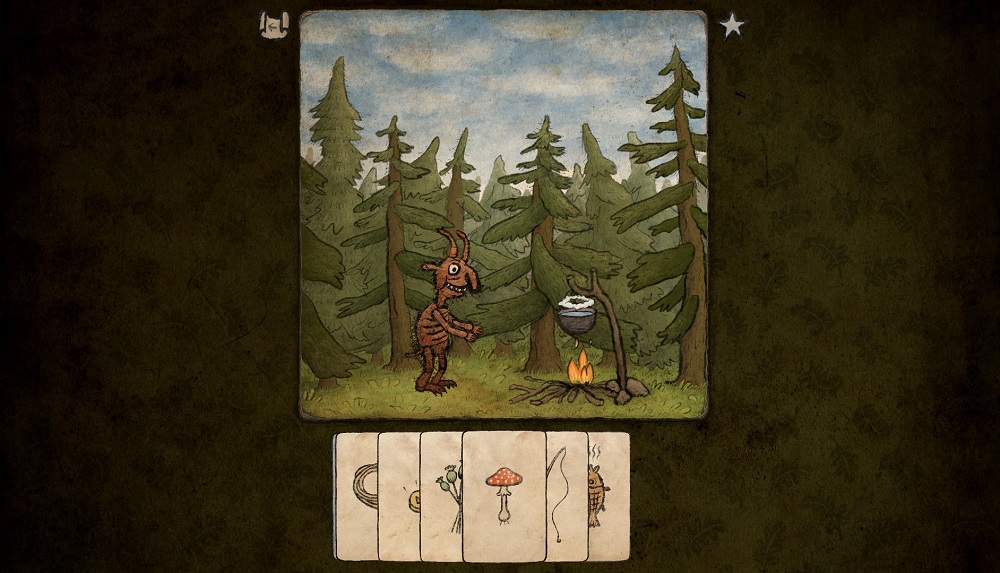The image size is (1000, 573).
Task: Choose the fishing rod card
Action: (x=566, y=495)
